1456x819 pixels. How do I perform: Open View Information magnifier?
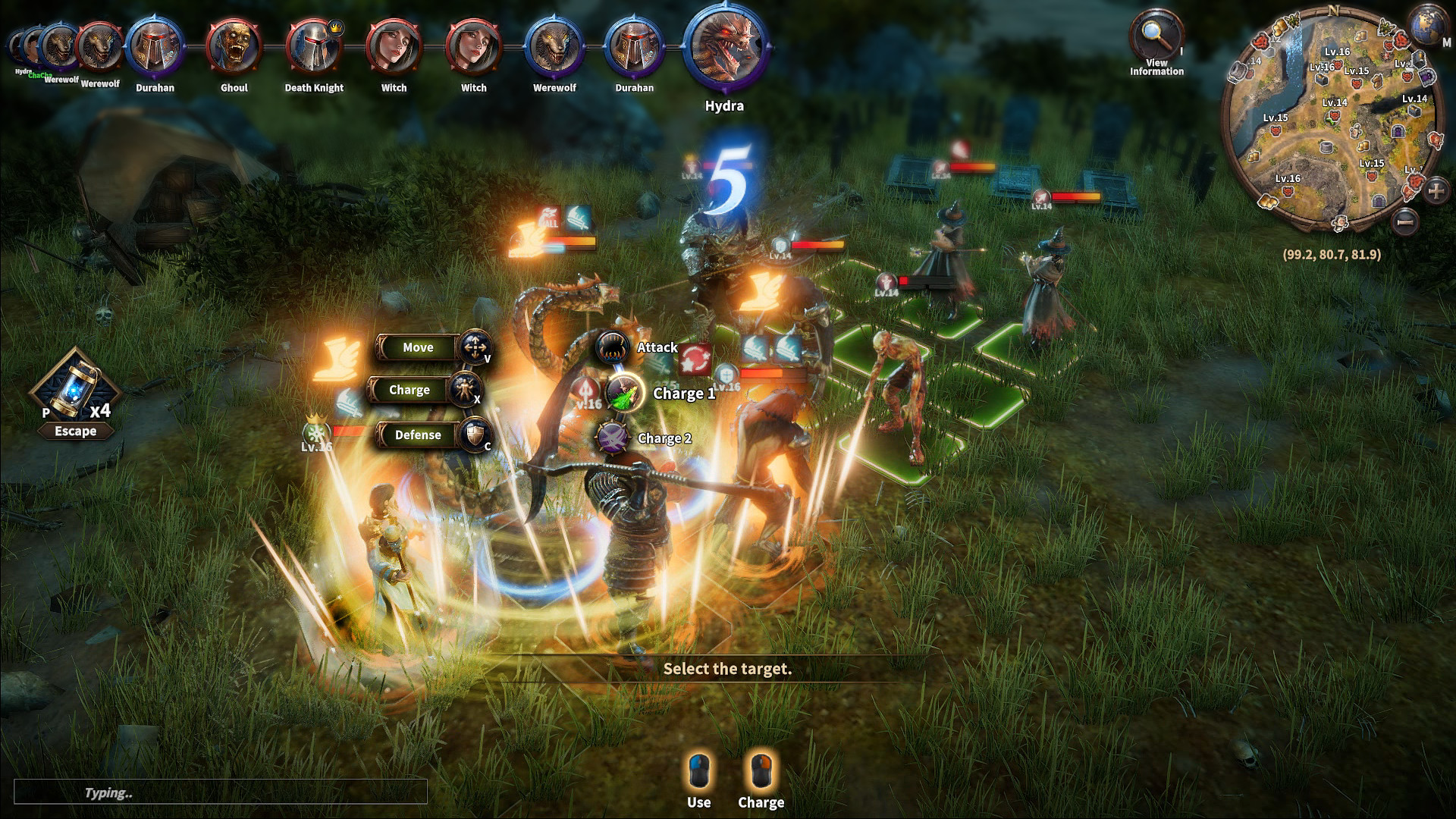(1154, 34)
